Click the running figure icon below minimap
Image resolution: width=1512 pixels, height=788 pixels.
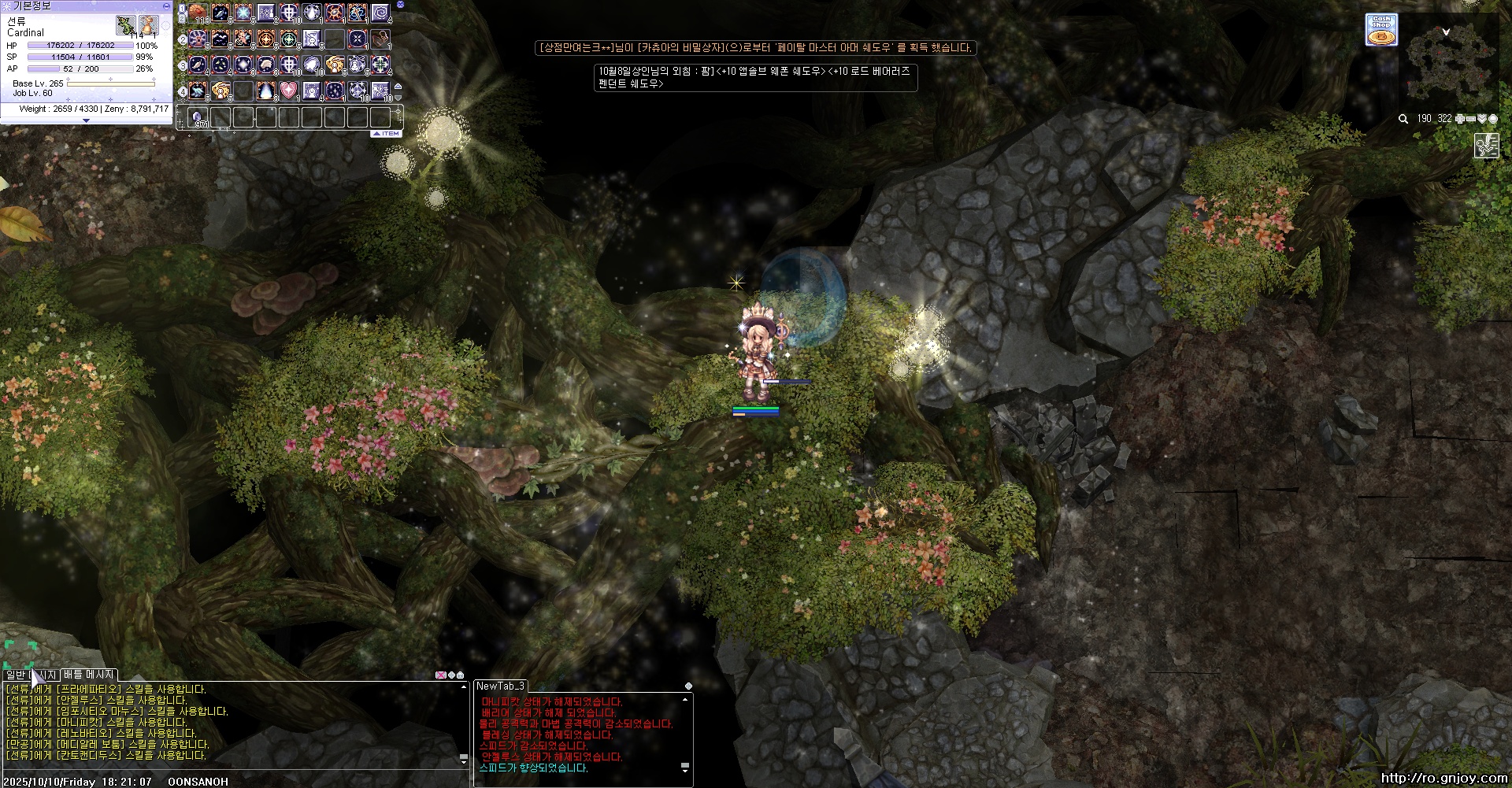click(x=1486, y=146)
